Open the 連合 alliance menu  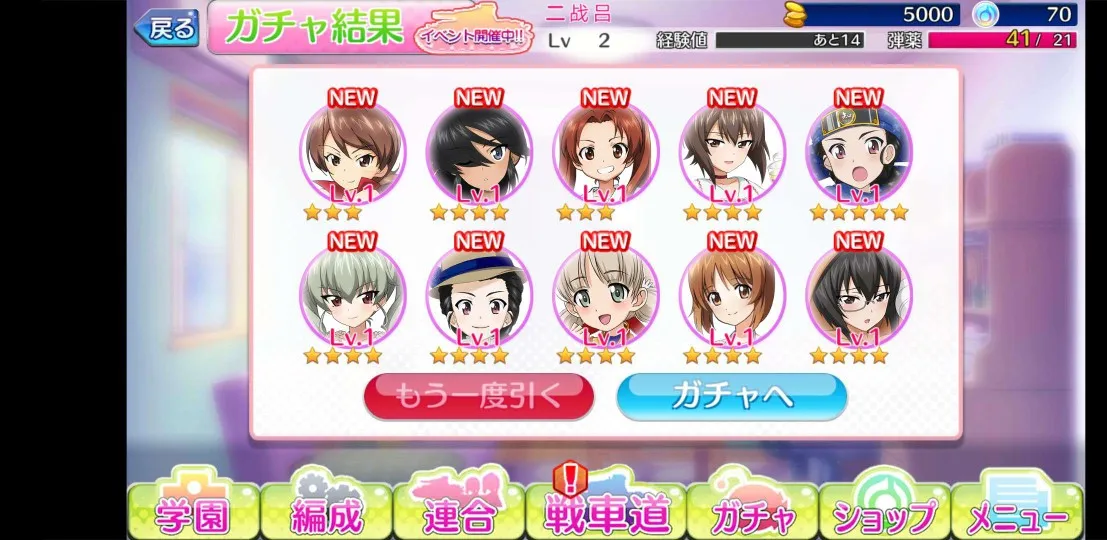(x=459, y=513)
